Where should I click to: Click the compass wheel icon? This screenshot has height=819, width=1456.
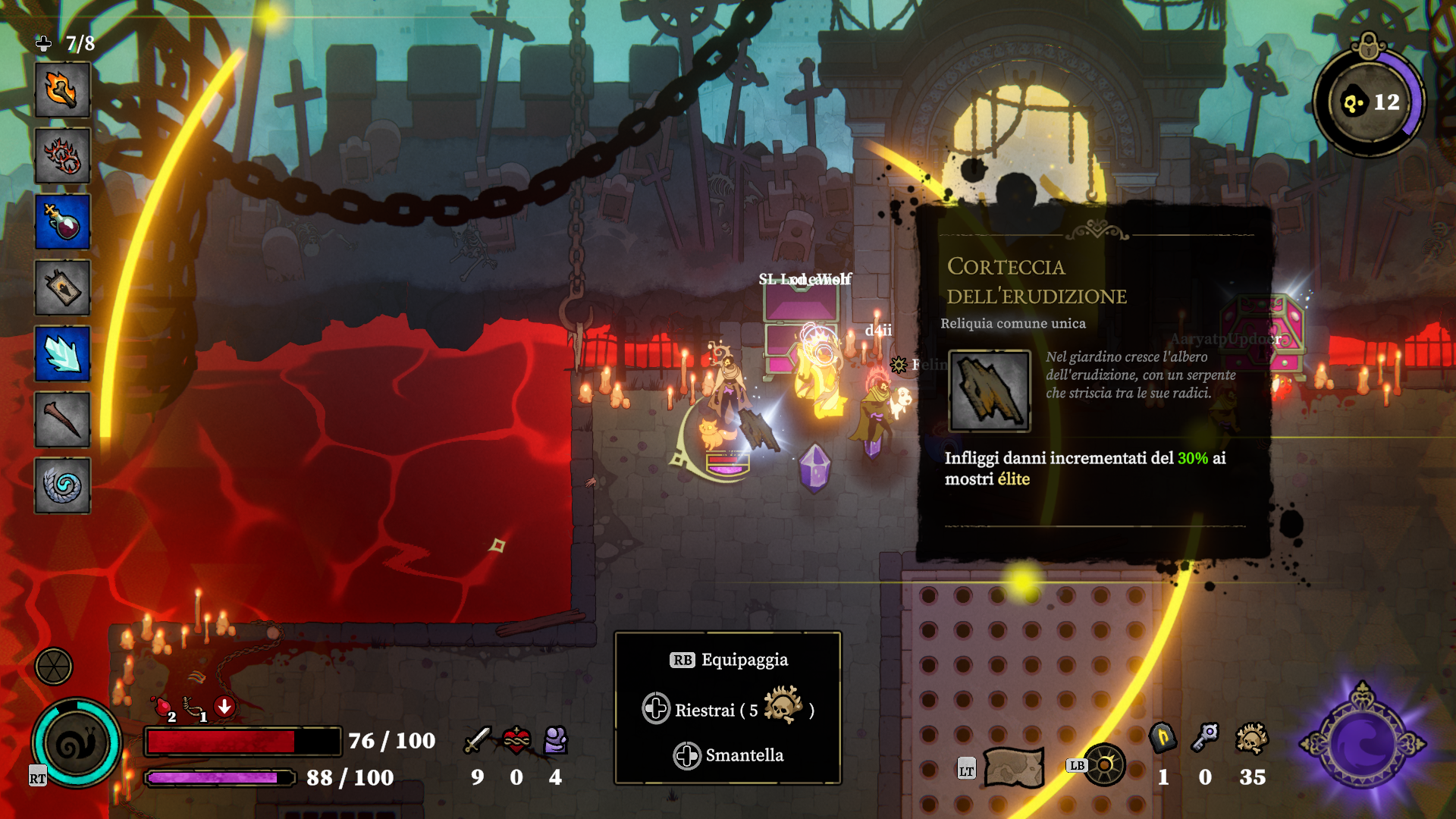pyautogui.click(x=1104, y=765)
